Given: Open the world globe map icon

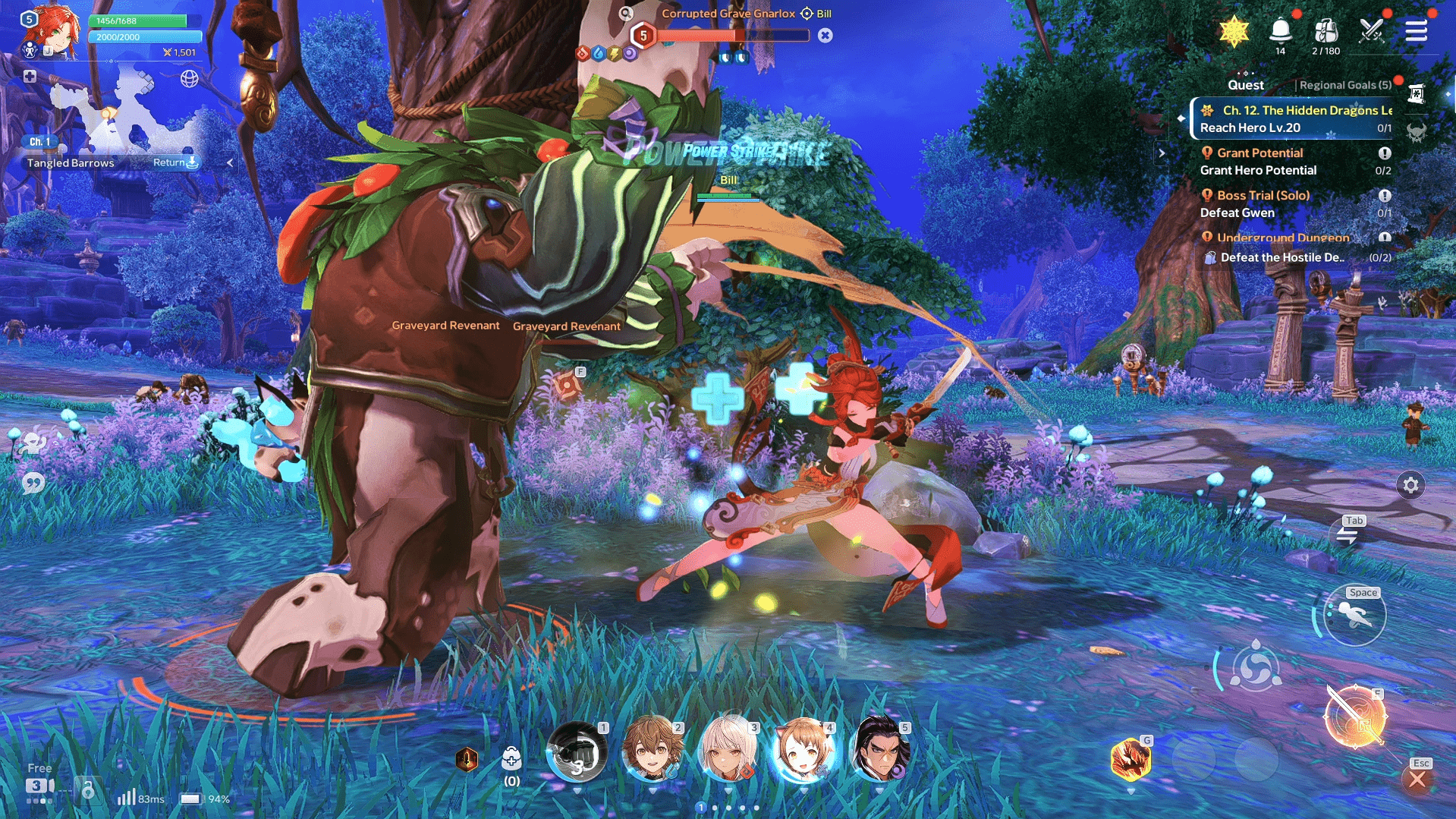Looking at the screenshot, I should coord(190,78).
